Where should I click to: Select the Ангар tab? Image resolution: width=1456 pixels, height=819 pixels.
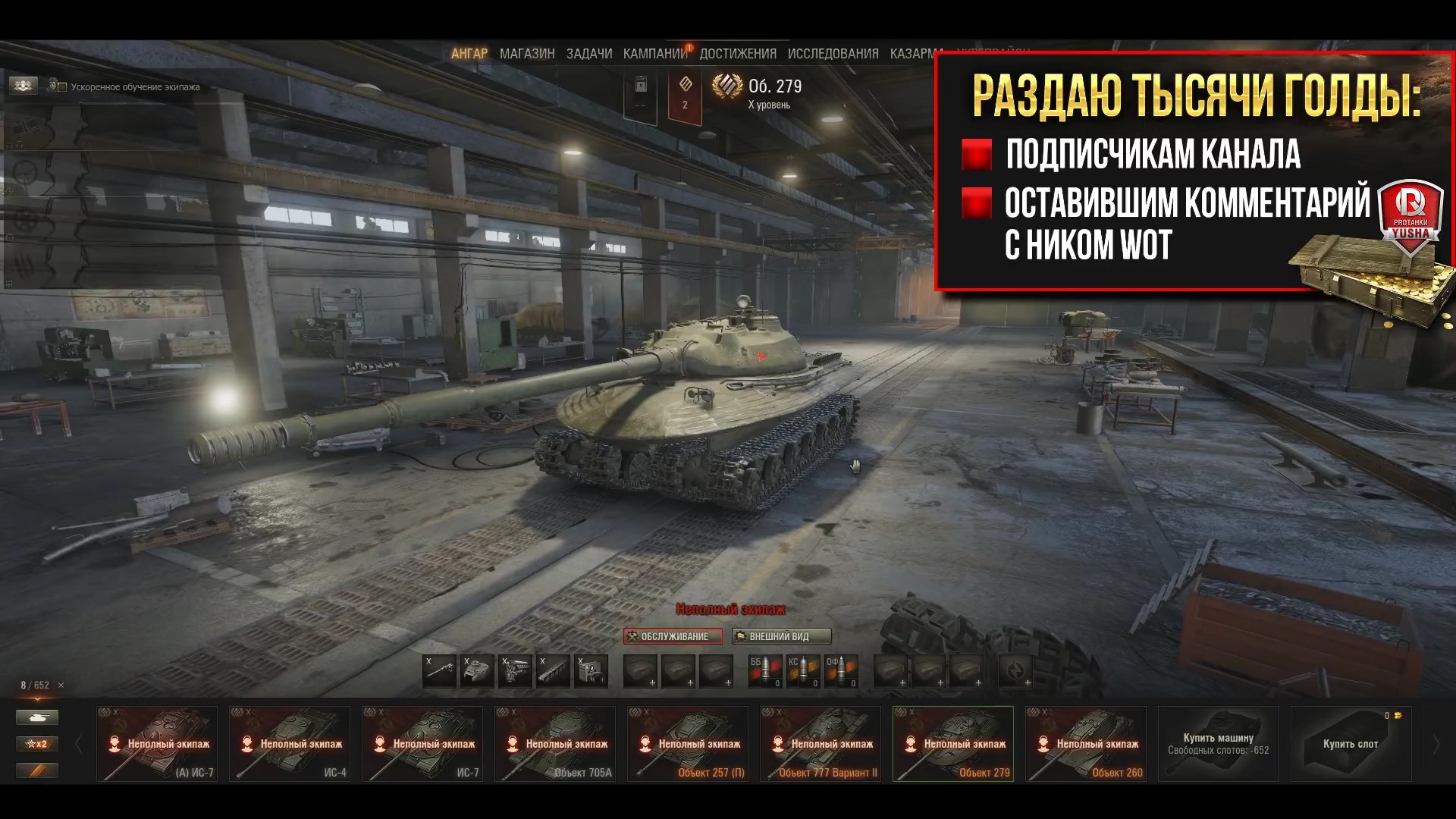469,54
